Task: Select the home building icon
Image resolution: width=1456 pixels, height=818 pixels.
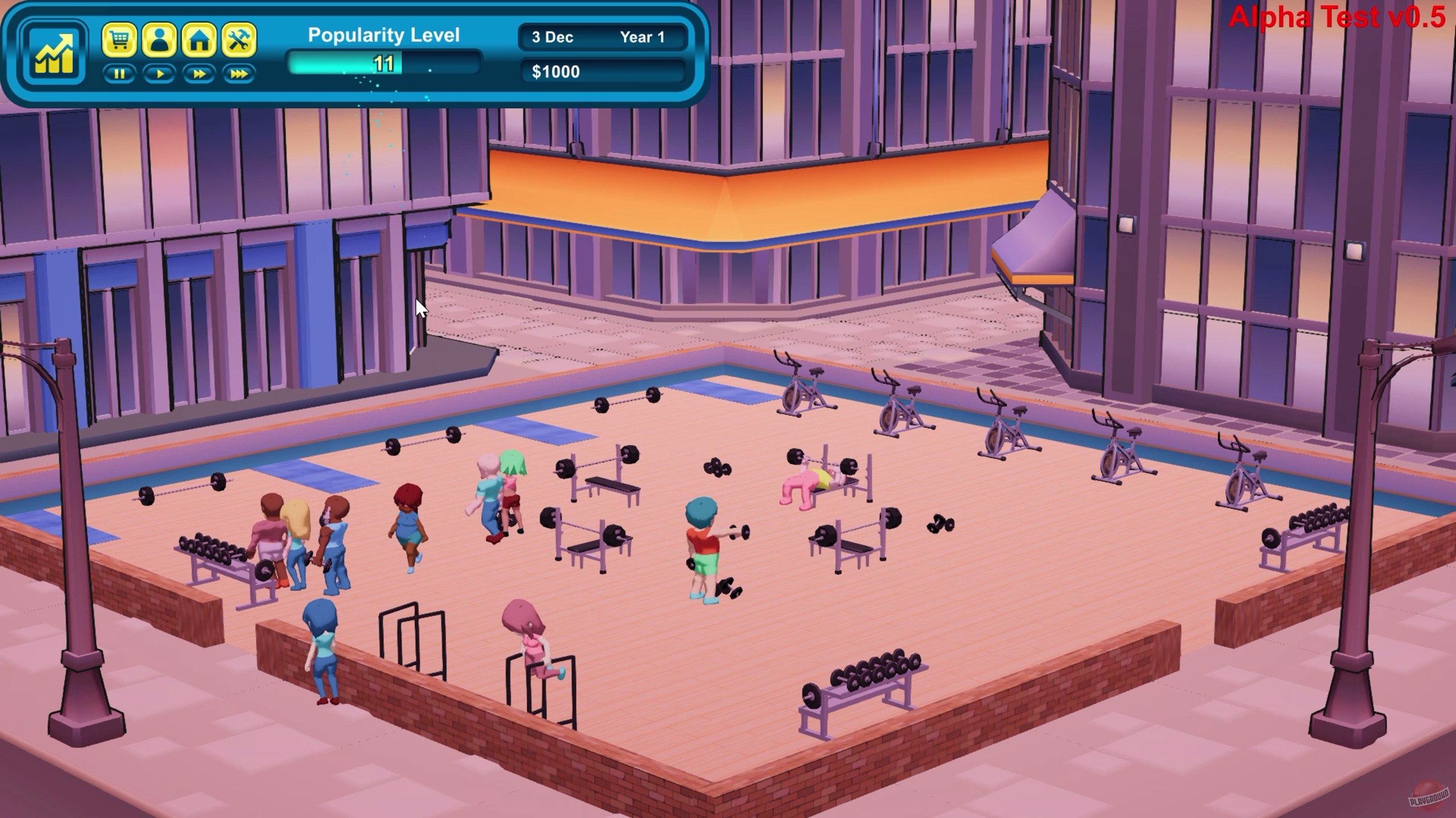Action: [199, 40]
